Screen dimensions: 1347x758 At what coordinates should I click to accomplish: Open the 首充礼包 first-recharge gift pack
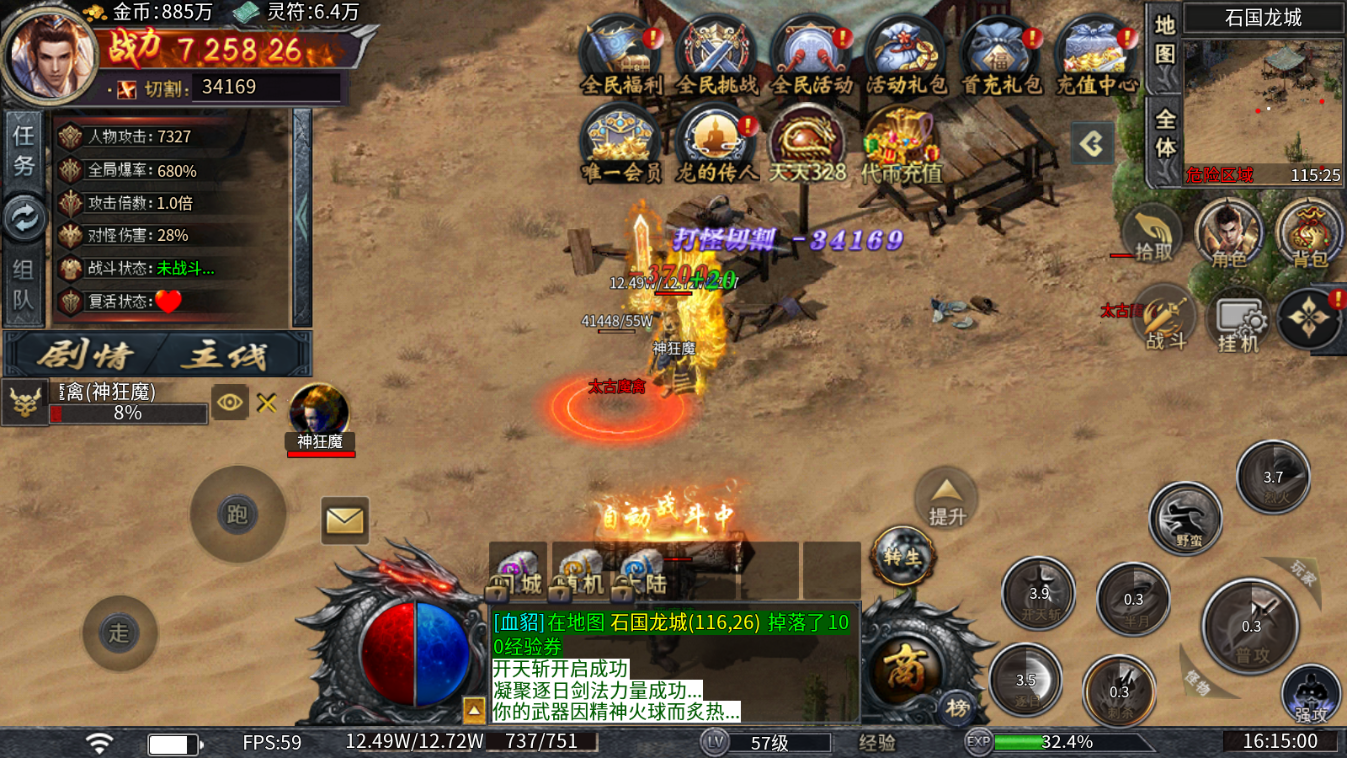pyautogui.click(x=1001, y=54)
